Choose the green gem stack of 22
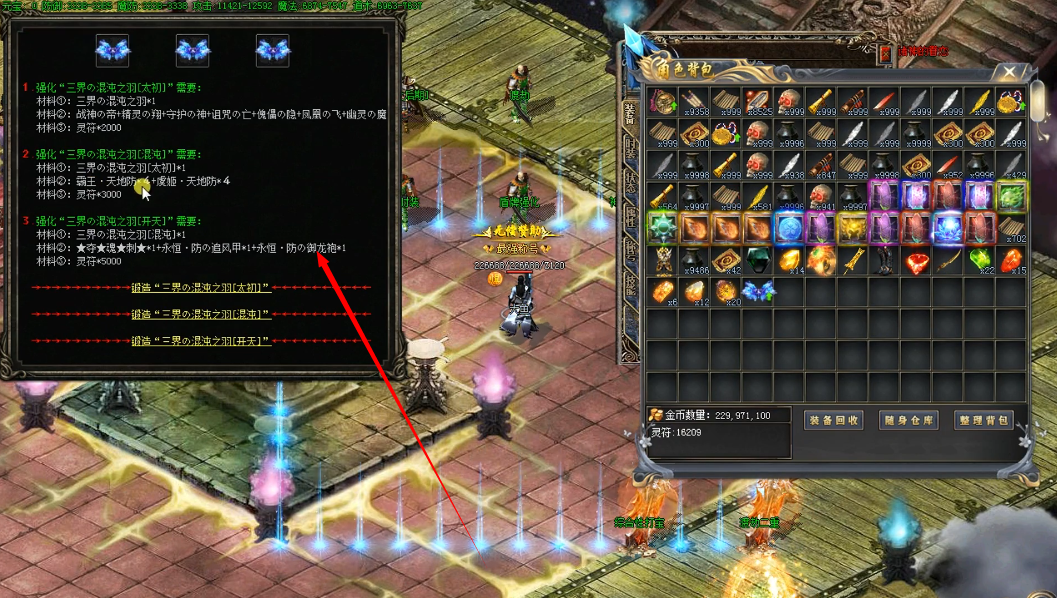The image size is (1057, 598). point(981,261)
